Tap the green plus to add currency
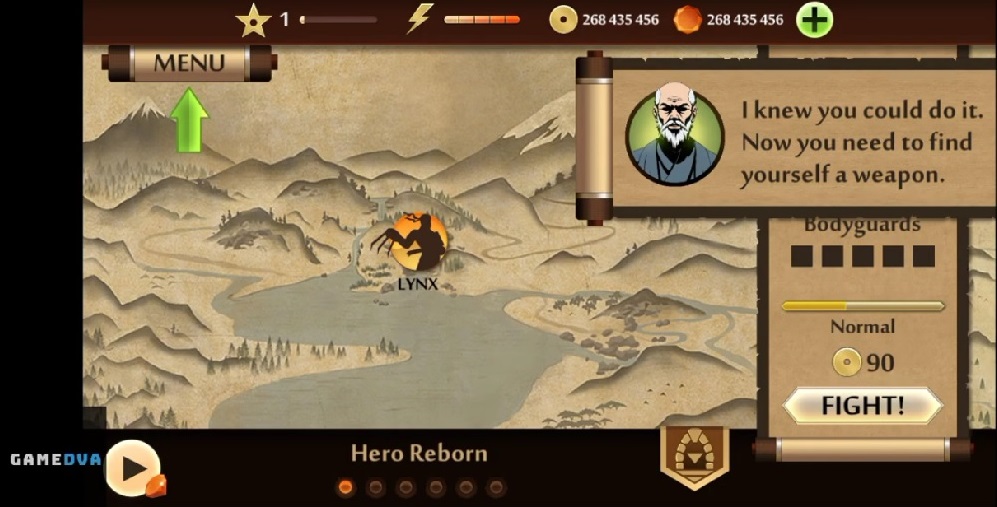997x507 pixels. coord(814,20)
